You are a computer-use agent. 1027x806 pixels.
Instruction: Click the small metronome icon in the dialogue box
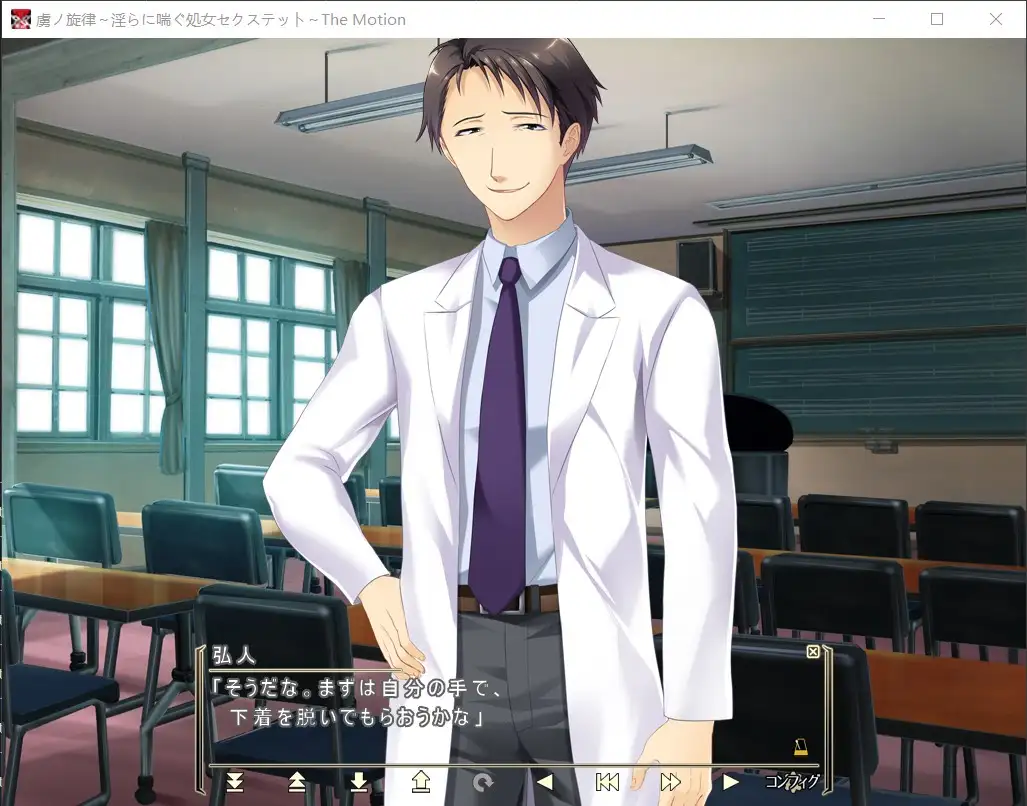800,747
